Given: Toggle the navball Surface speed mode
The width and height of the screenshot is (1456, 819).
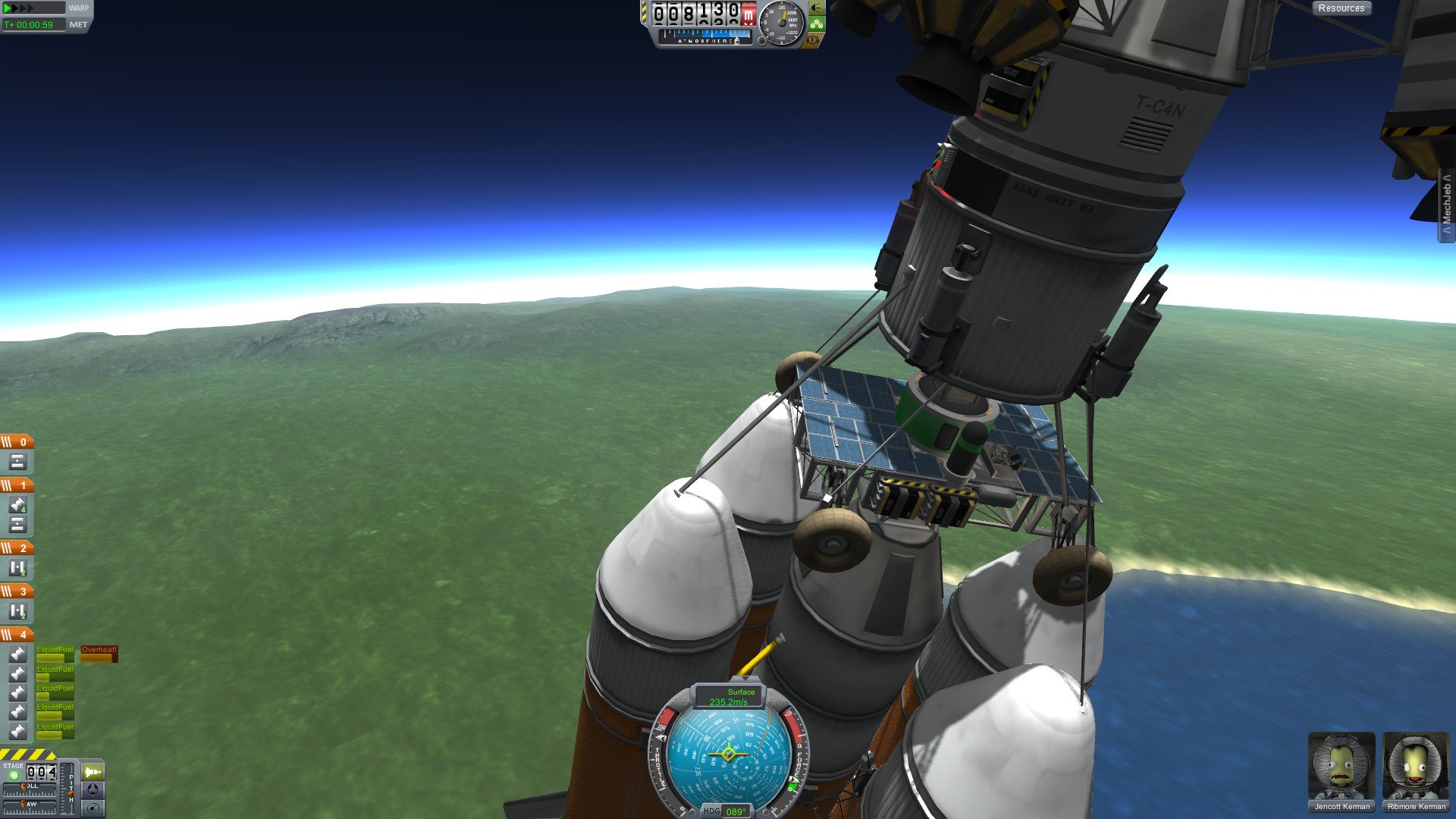Looking at the screenshot, I should (729, 697).
